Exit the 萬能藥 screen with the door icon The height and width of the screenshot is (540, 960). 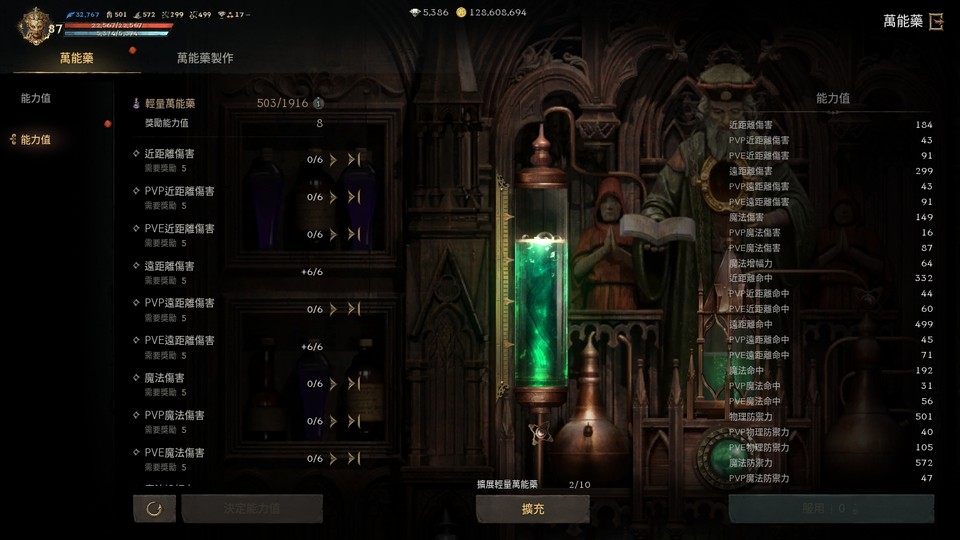[936, 21]
